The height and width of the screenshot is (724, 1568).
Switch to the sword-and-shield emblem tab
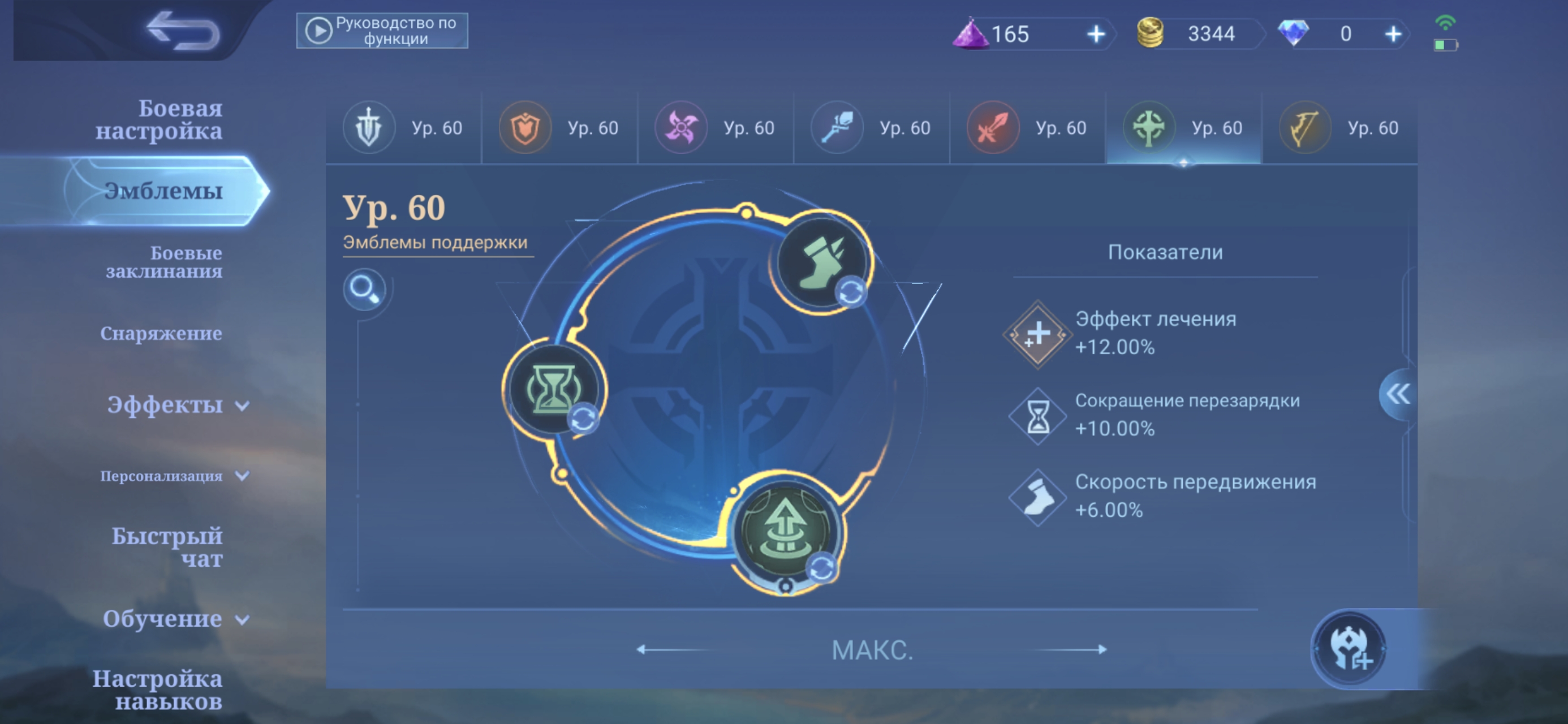coord(403,128)
